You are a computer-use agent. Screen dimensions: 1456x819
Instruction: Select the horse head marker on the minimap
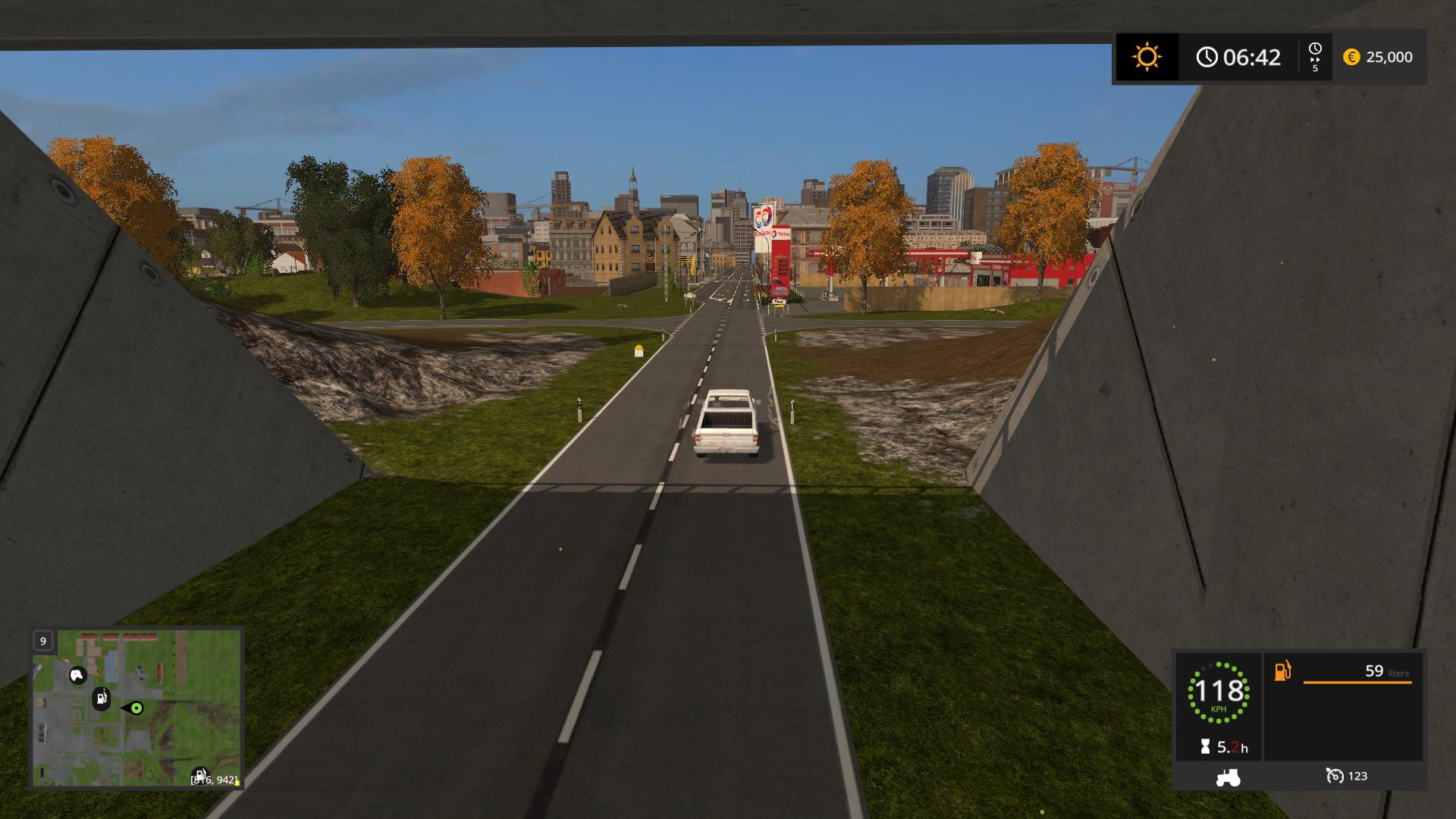[x=77, y=675]
